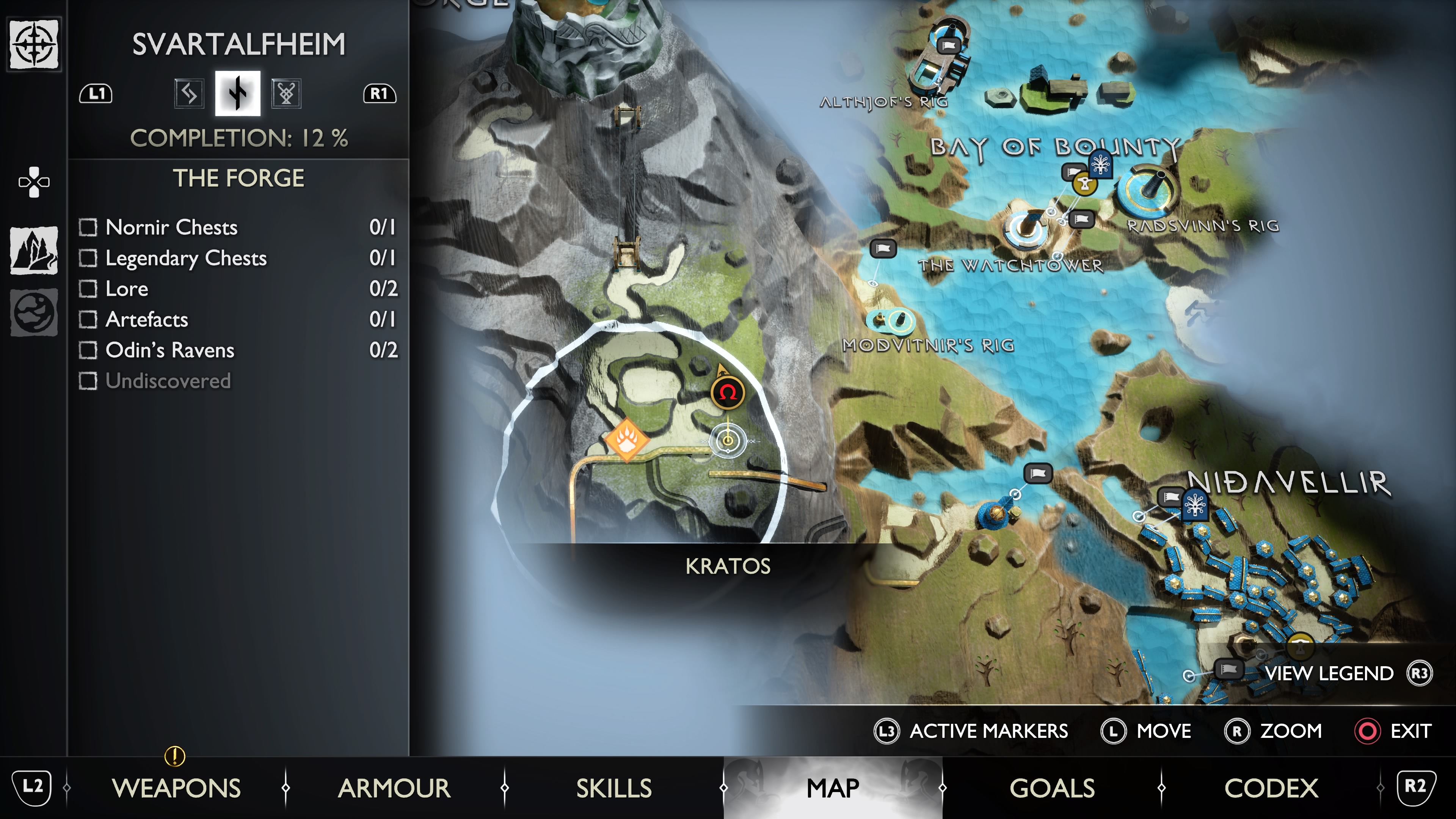Toggle the Undiscovered checkbox
Image resolution: width=1456 pixels, height=819 pixels.
pos(88,381)
